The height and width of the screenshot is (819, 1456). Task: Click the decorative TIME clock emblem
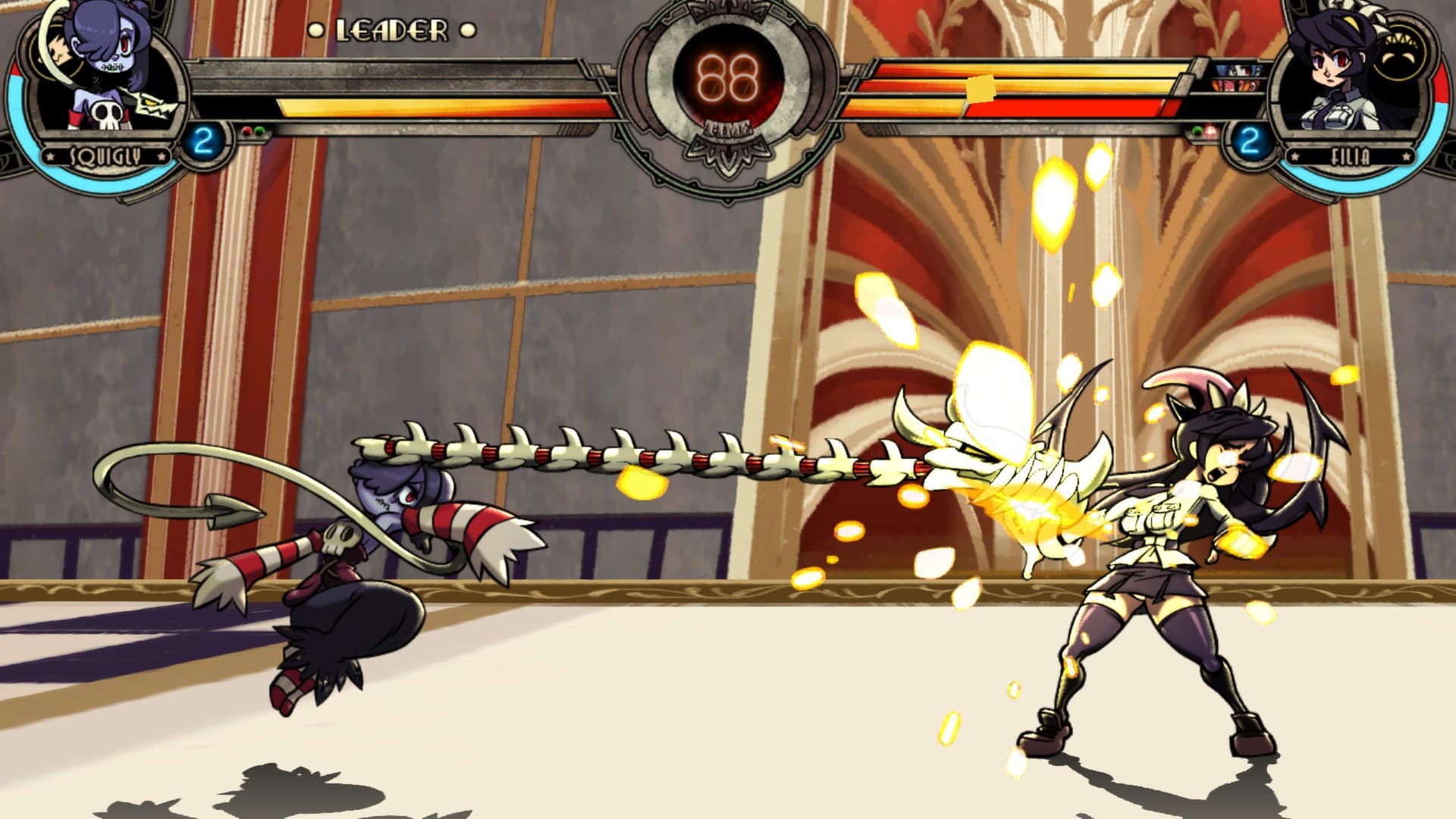(728, 129)
